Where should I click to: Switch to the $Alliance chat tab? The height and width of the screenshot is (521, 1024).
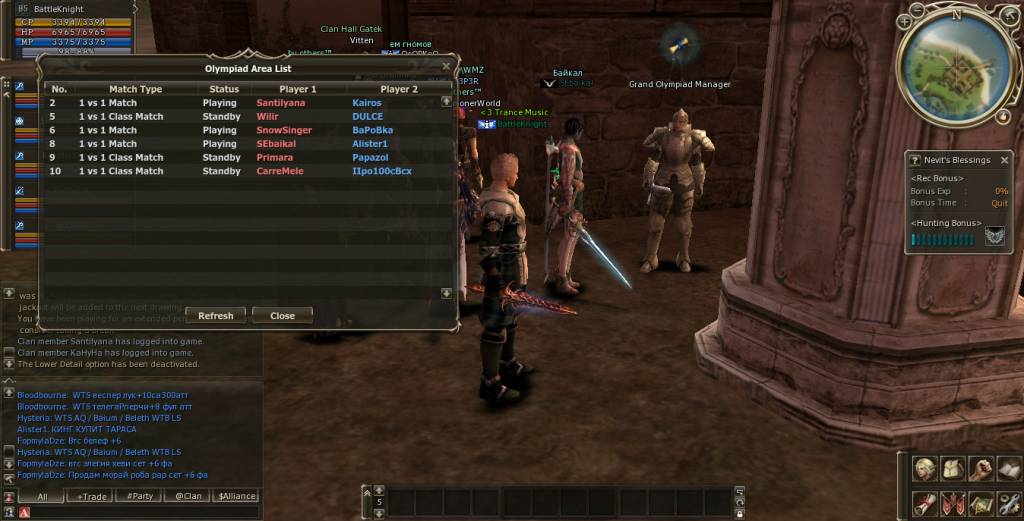coord(236,496)
